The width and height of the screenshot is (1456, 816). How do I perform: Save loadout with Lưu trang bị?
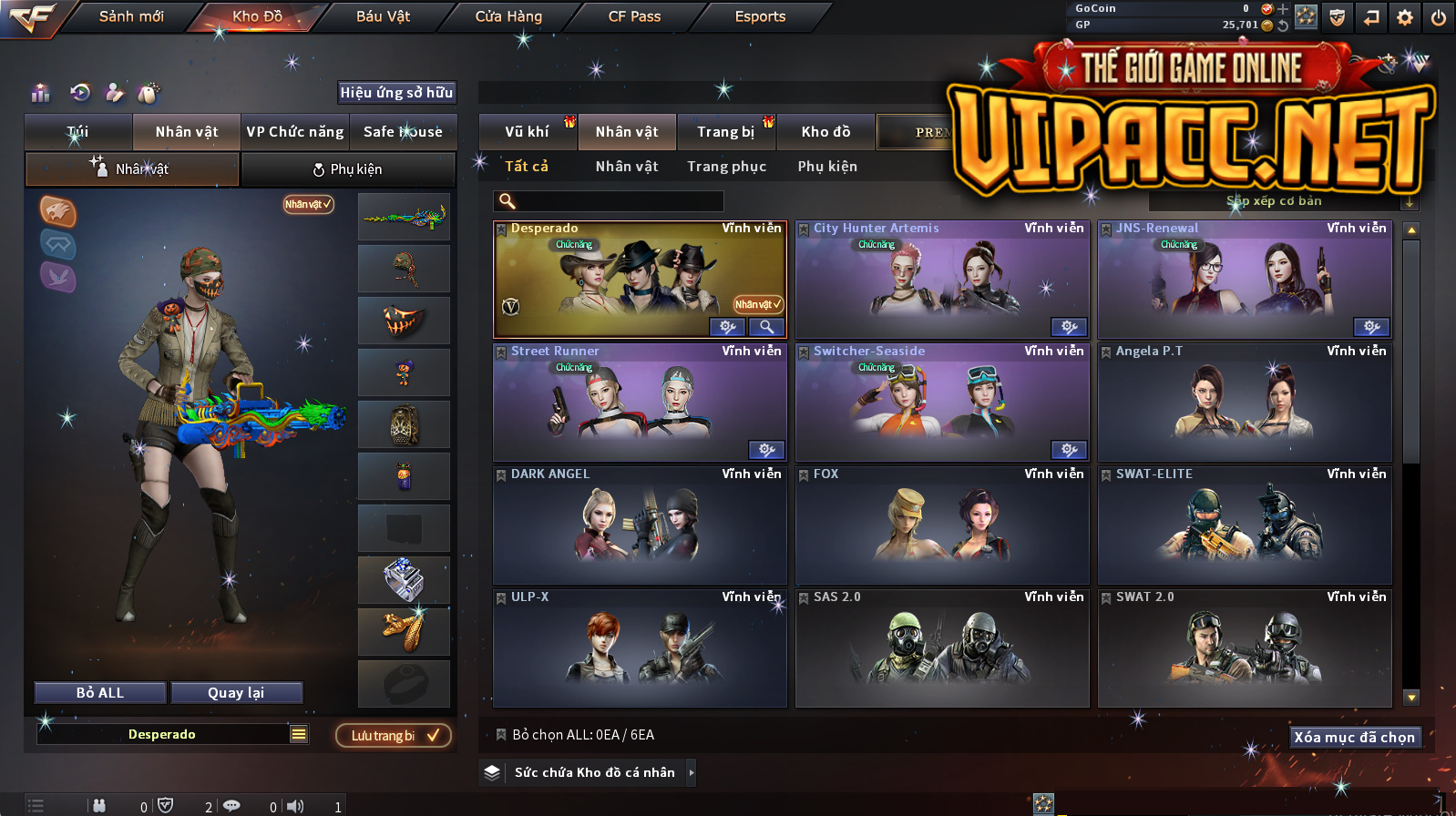click(394, 736)
